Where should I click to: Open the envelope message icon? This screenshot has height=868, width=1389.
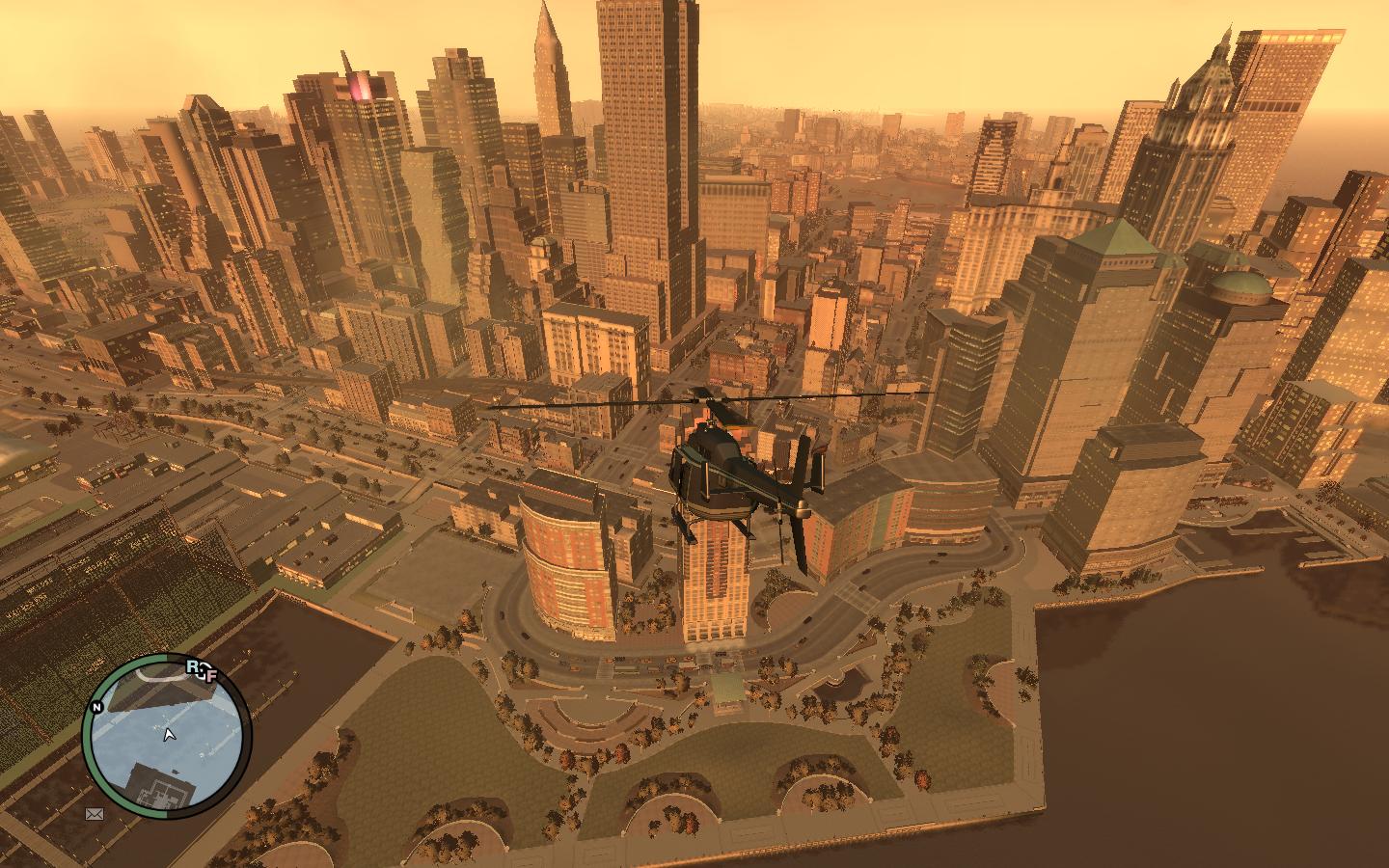pos(95,814)
